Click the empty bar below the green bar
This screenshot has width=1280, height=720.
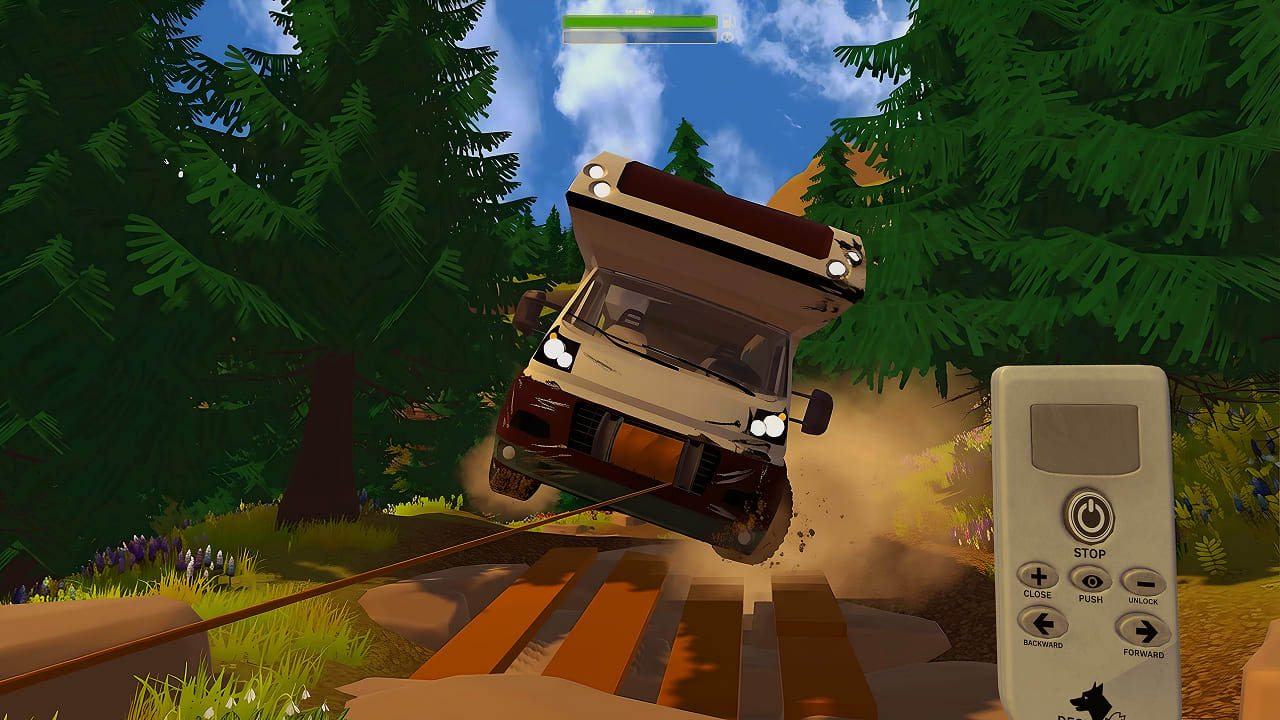640,36
